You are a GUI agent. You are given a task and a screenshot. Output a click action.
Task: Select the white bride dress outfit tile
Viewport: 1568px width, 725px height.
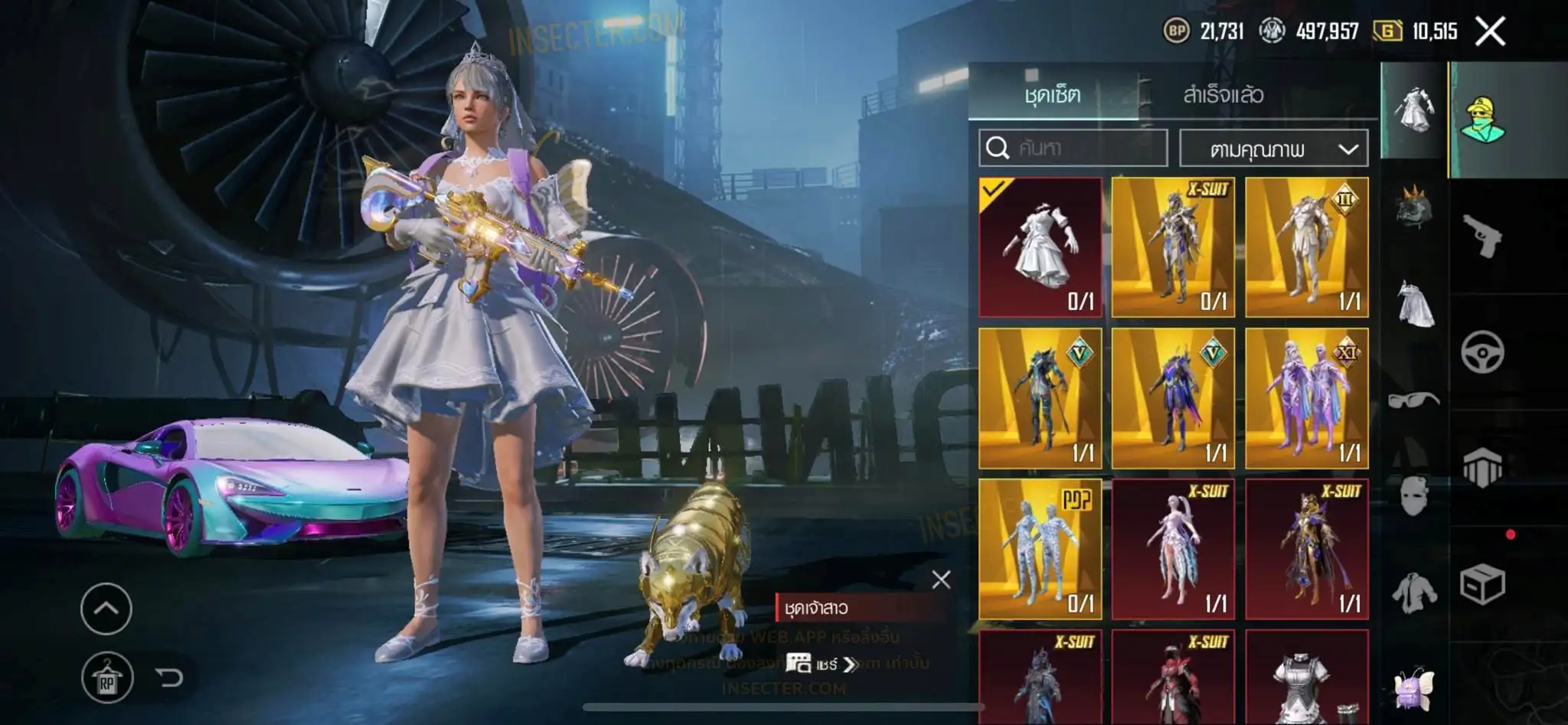coord(1040,247)
